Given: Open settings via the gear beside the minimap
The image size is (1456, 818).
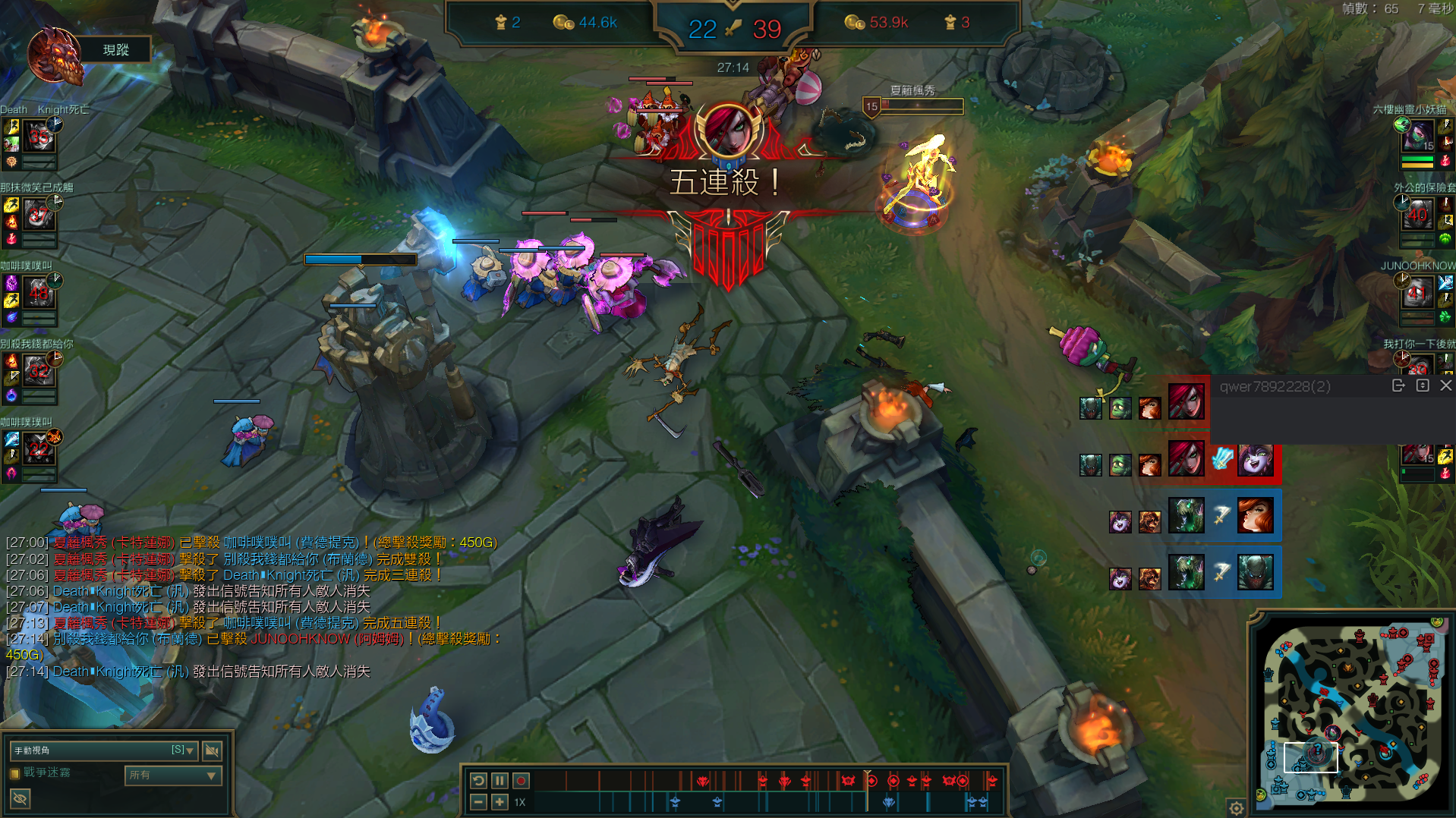Looking at the screenshot, I should point(1236,808).
